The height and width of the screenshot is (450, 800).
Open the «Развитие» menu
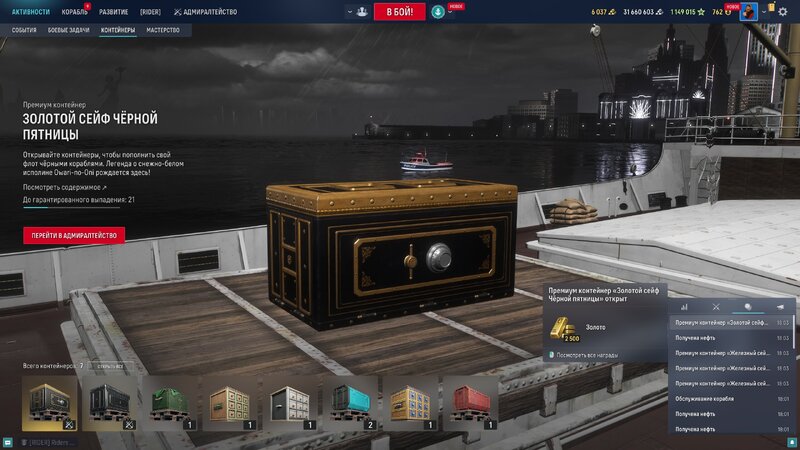click(113, 12)
